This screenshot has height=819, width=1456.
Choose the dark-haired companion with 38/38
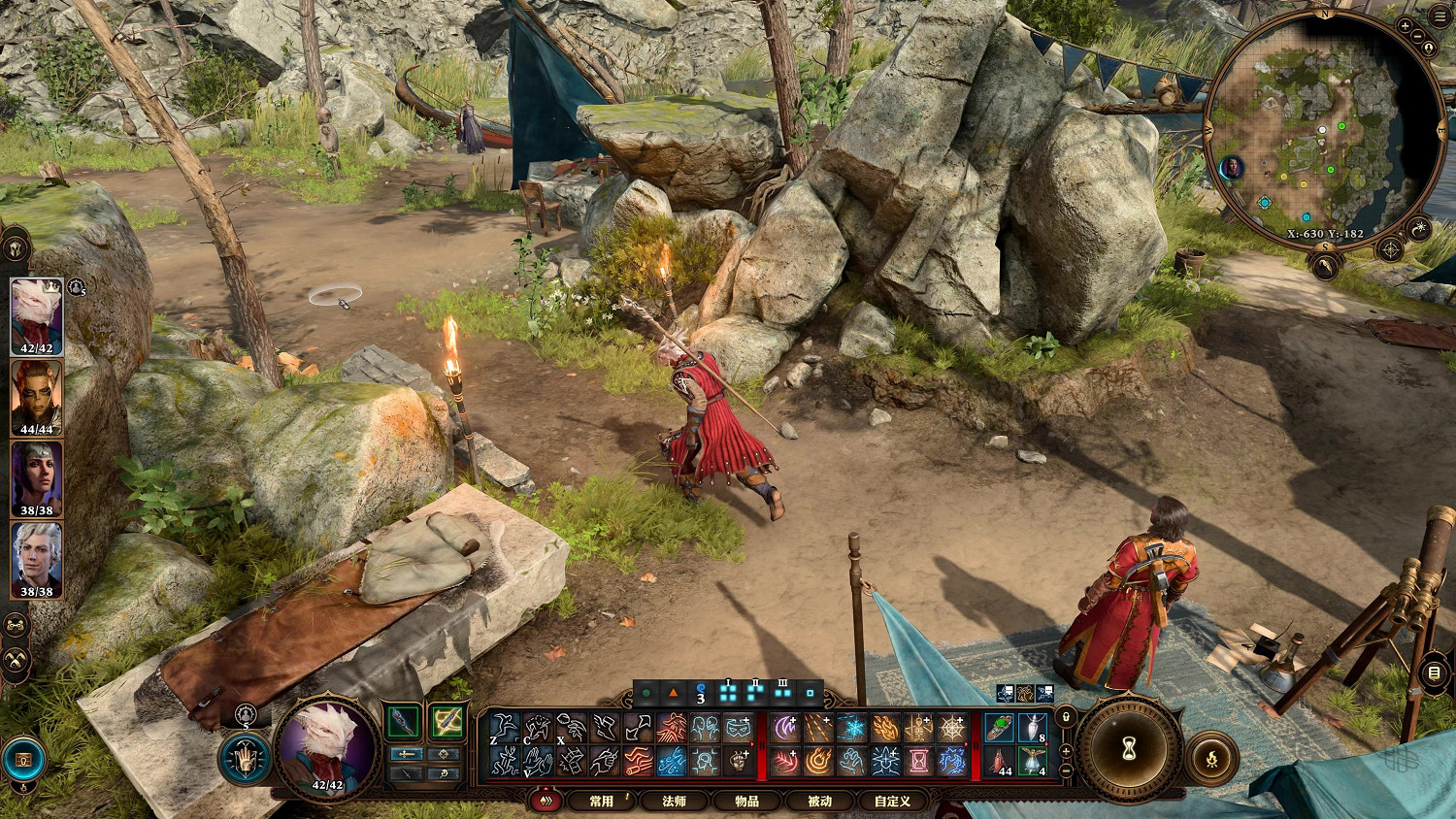click(x=37, y=479)
